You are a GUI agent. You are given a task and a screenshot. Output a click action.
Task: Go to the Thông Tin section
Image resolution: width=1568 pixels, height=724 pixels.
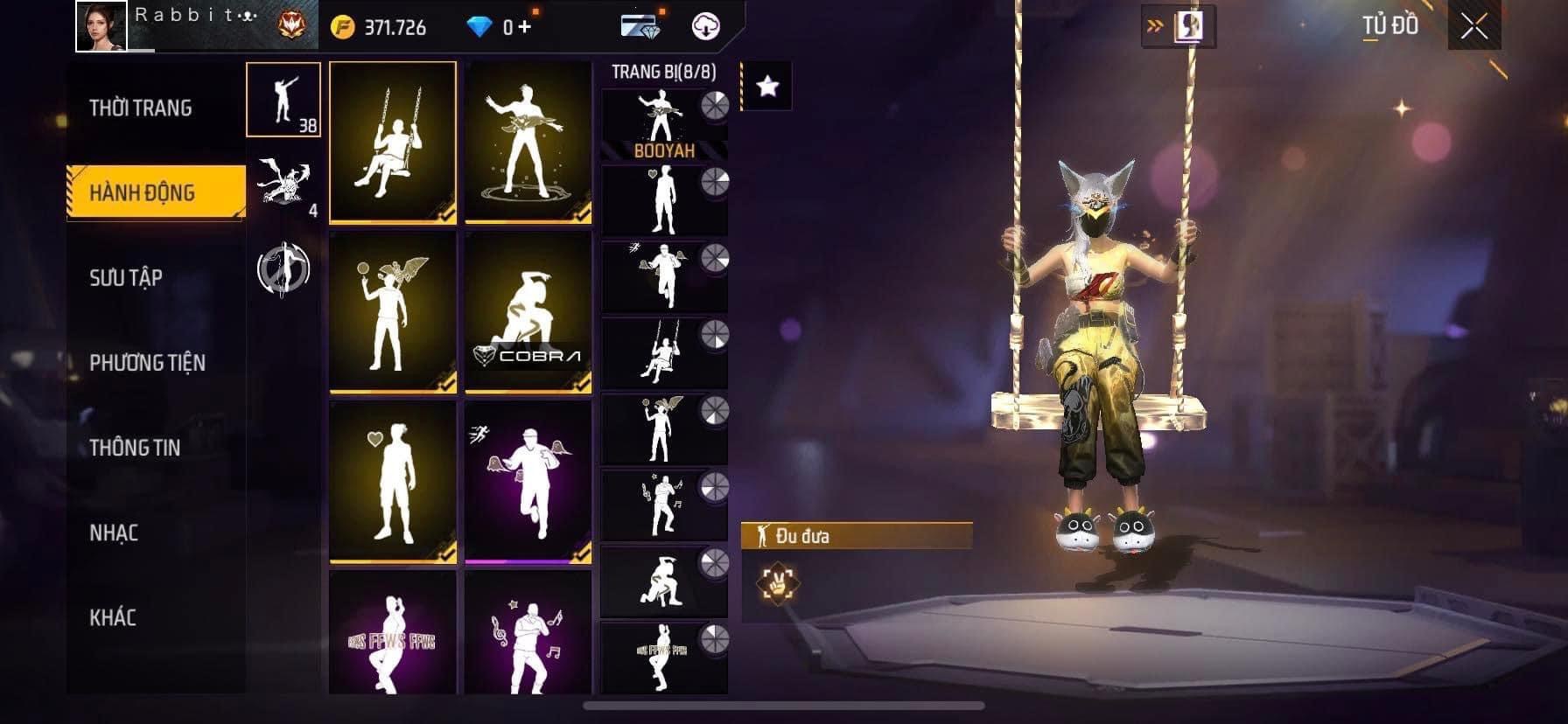pos(135,448)
